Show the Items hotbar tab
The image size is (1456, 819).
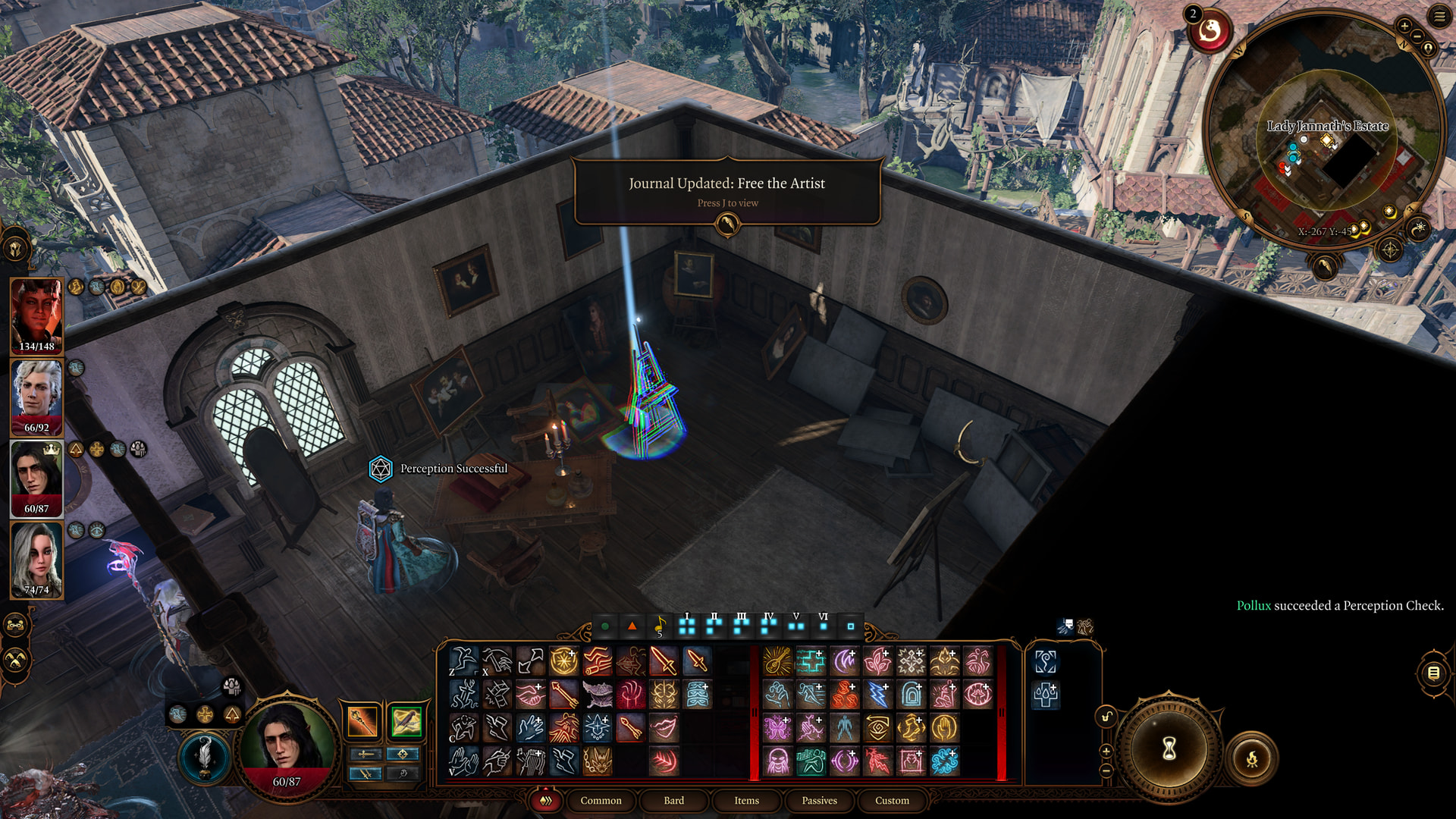[x=746, y=800]
